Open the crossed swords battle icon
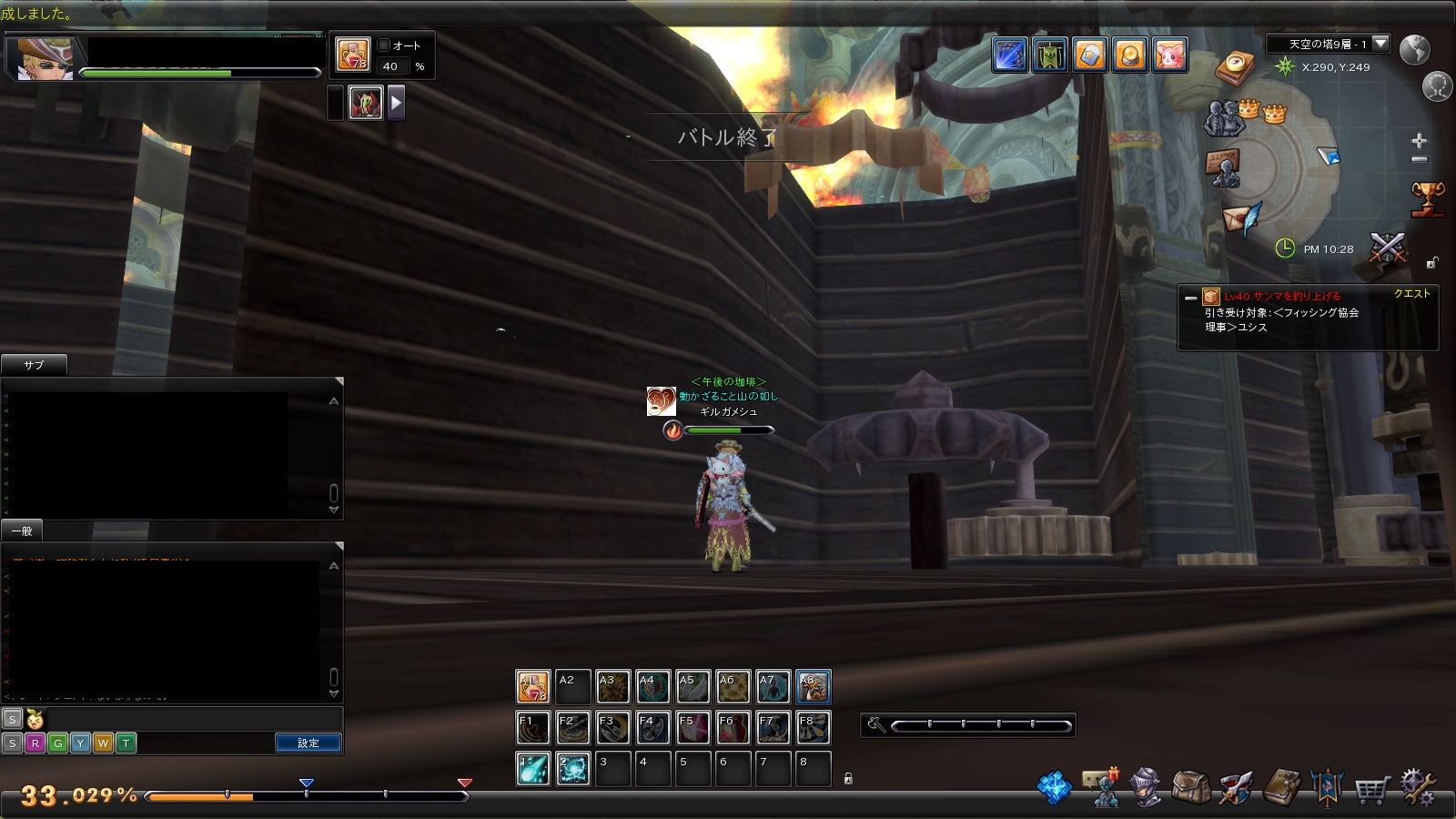Viewport: 1456px width, 819px height. [x=1388, y=247]
